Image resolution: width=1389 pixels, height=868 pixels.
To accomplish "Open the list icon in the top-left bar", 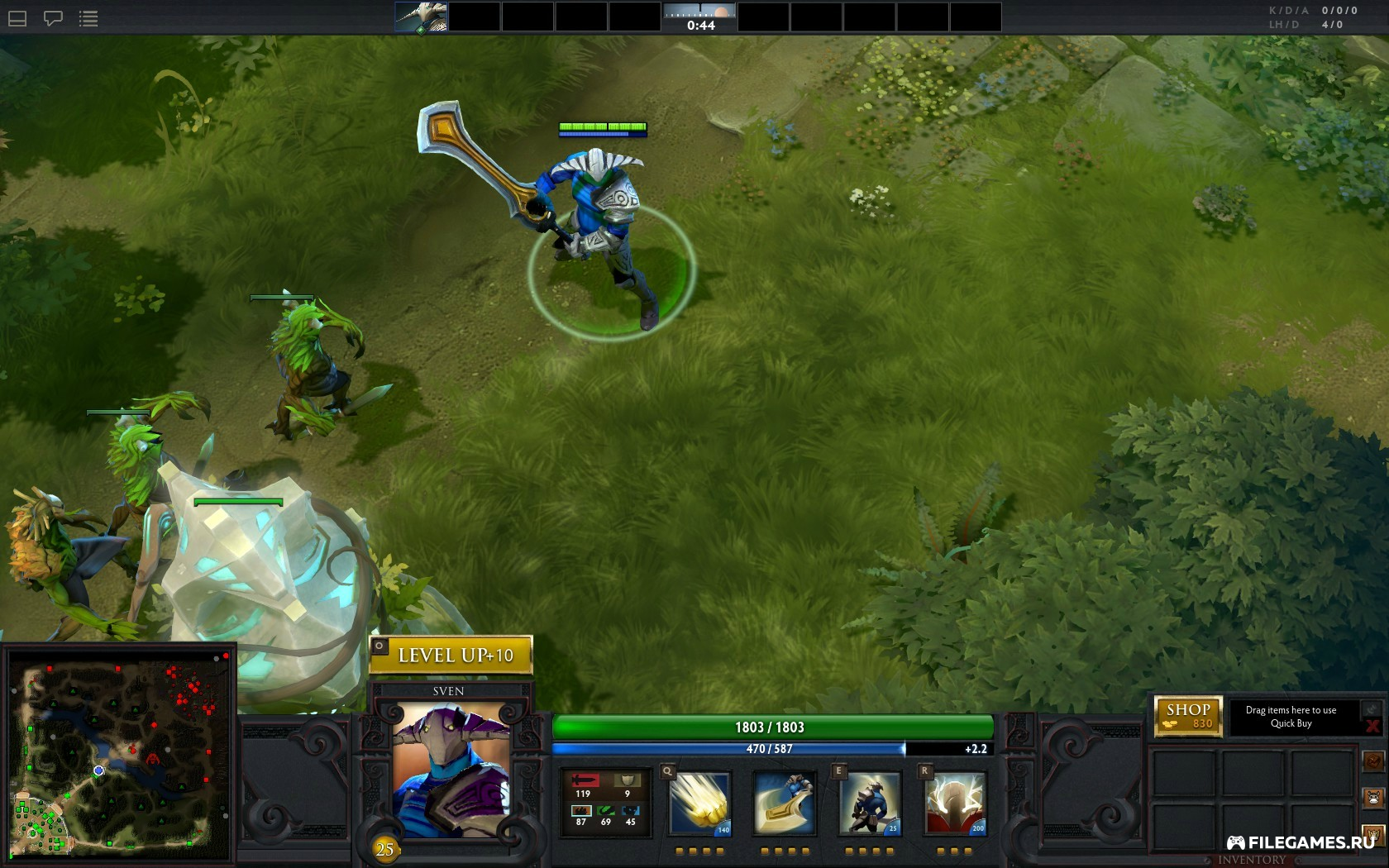I will pyautogui.click(x=88, y=18).
